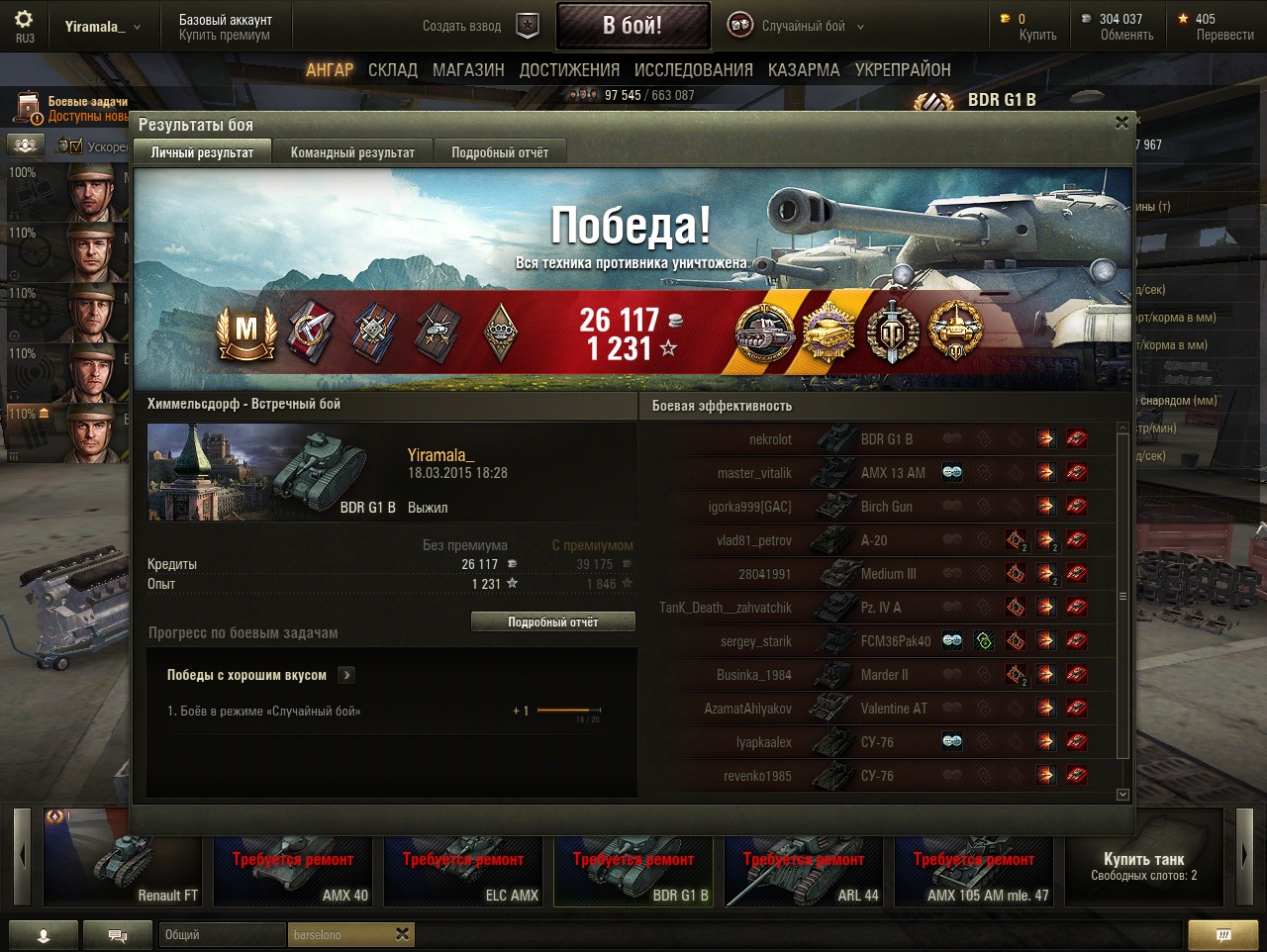Go to the МАГАЗИН section
The image size is (1267, 952).
(x=468, y=70)
